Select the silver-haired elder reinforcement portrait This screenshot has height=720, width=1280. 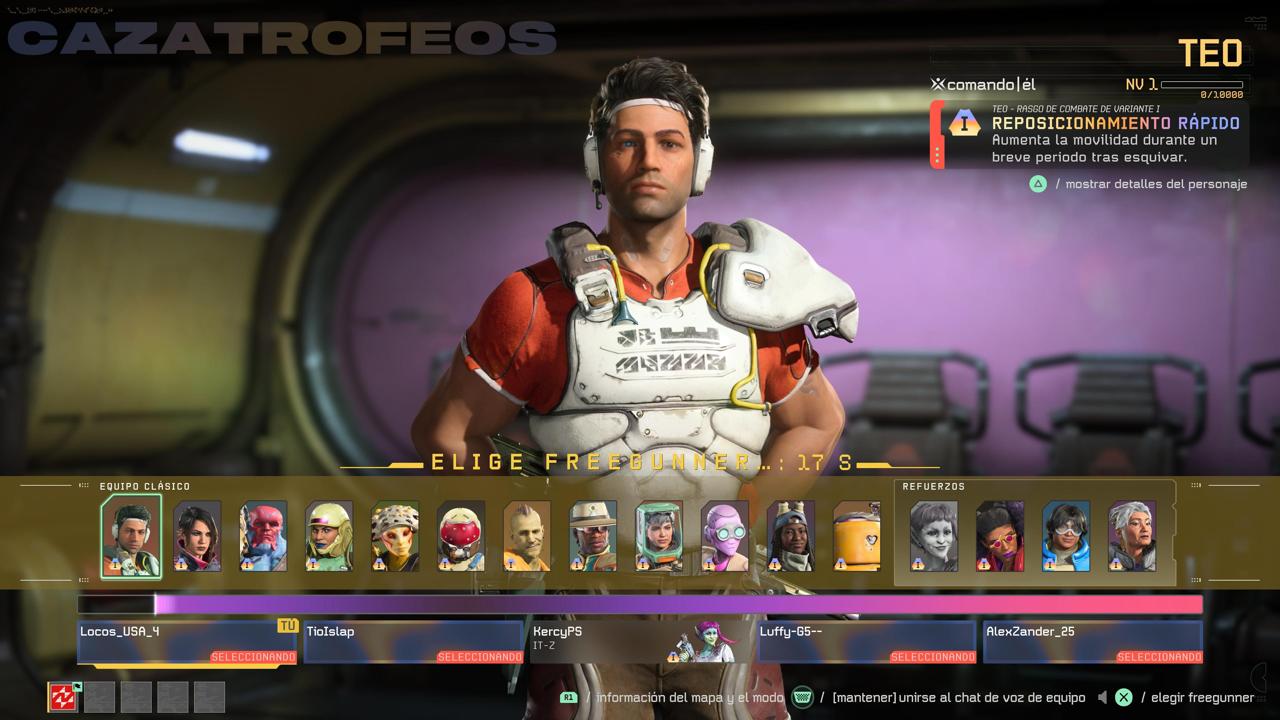point(1132,536)
